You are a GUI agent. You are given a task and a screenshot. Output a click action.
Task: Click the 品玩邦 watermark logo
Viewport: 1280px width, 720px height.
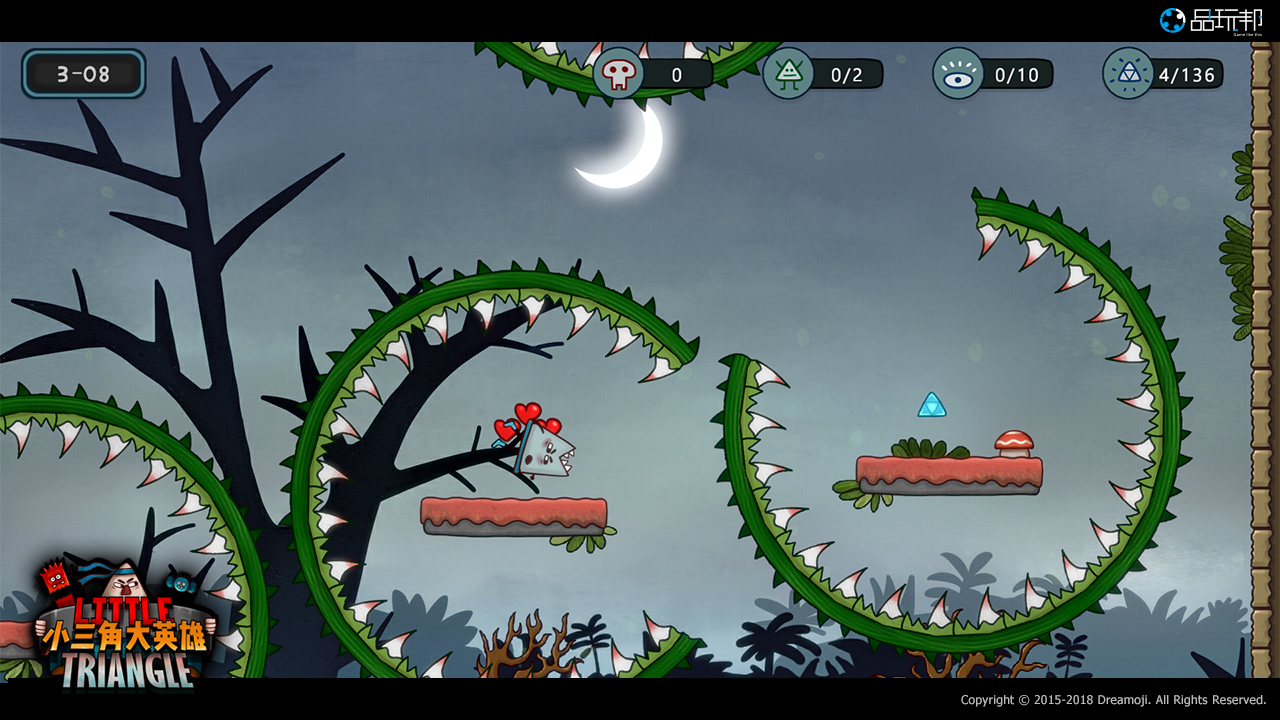coord(1212,20)
